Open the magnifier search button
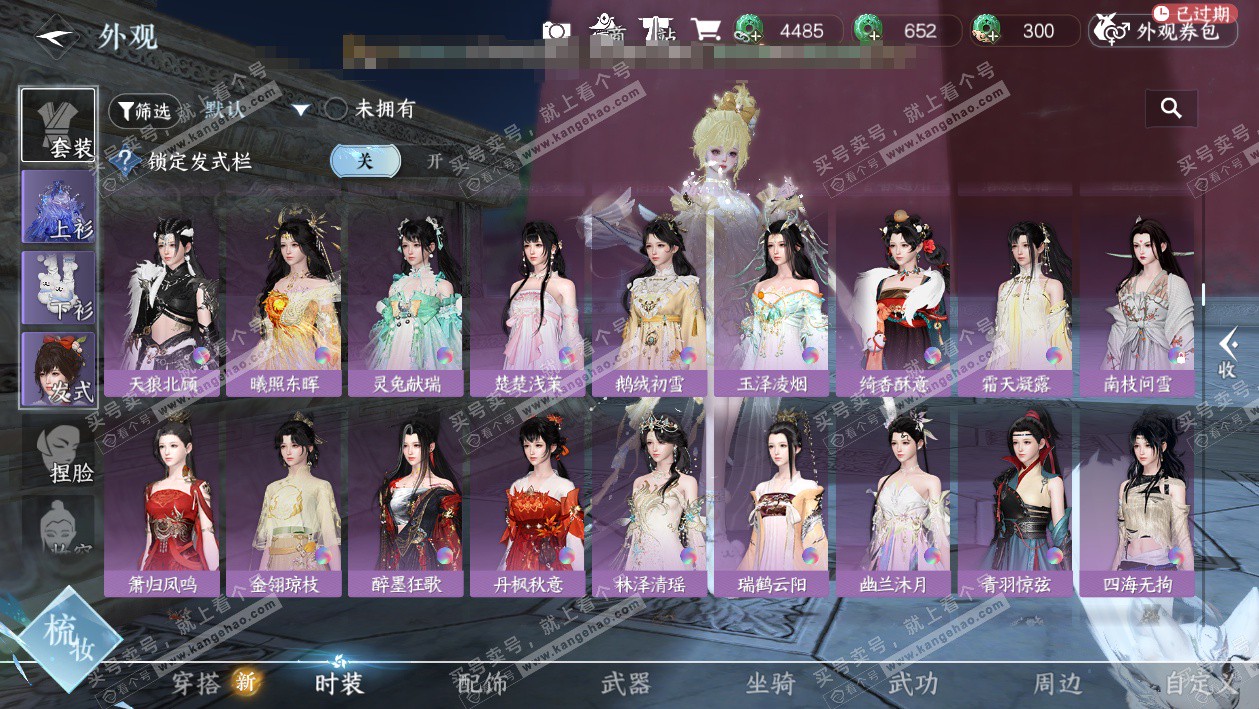The height and width of the screenshot is (709, 1259). tap(1171, 108)
